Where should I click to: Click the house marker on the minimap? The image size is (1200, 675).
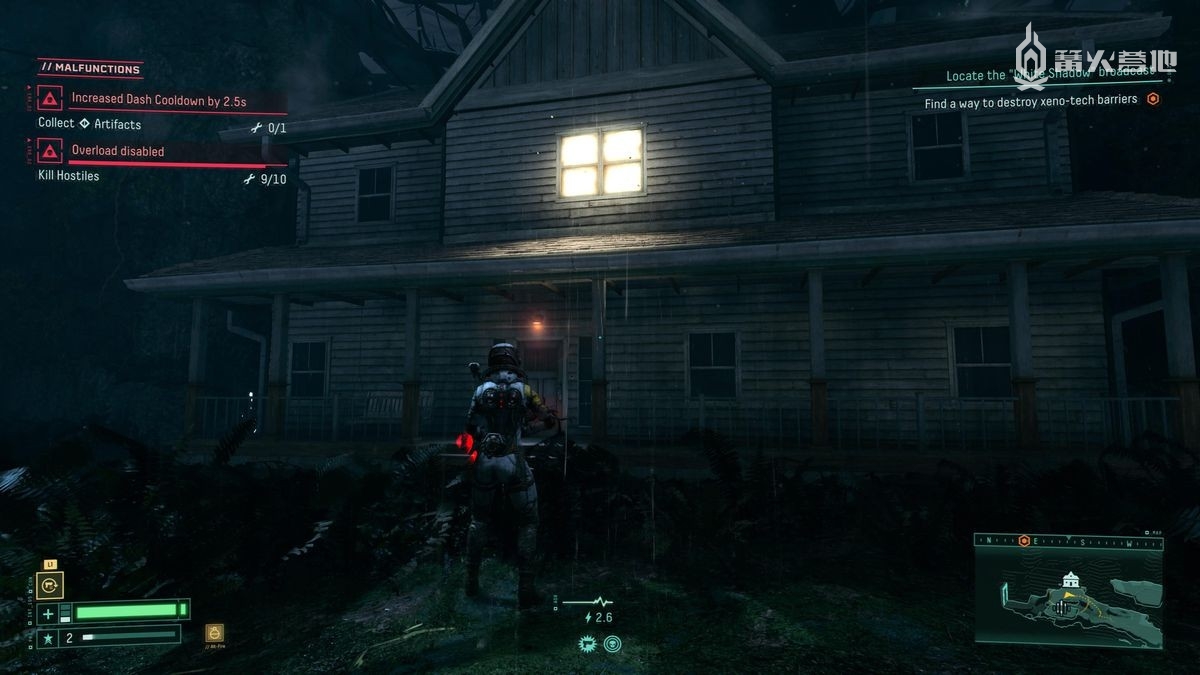[x=1071, y=580]
